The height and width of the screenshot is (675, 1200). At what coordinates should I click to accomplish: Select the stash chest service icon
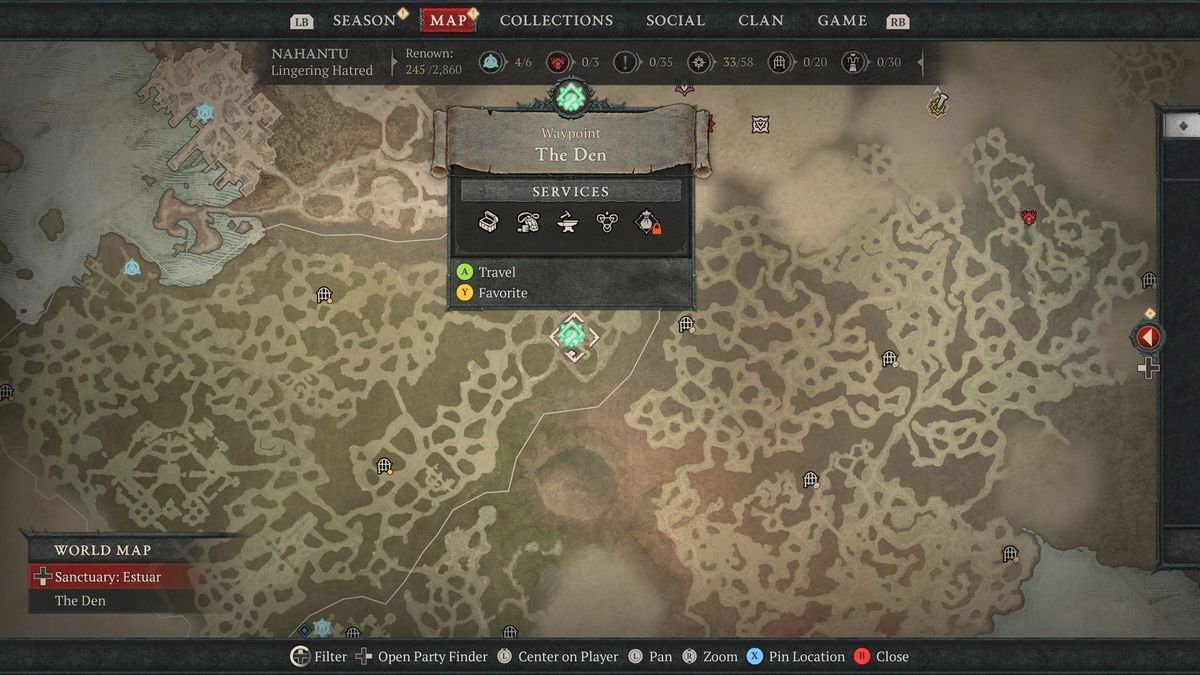[489, 222]
